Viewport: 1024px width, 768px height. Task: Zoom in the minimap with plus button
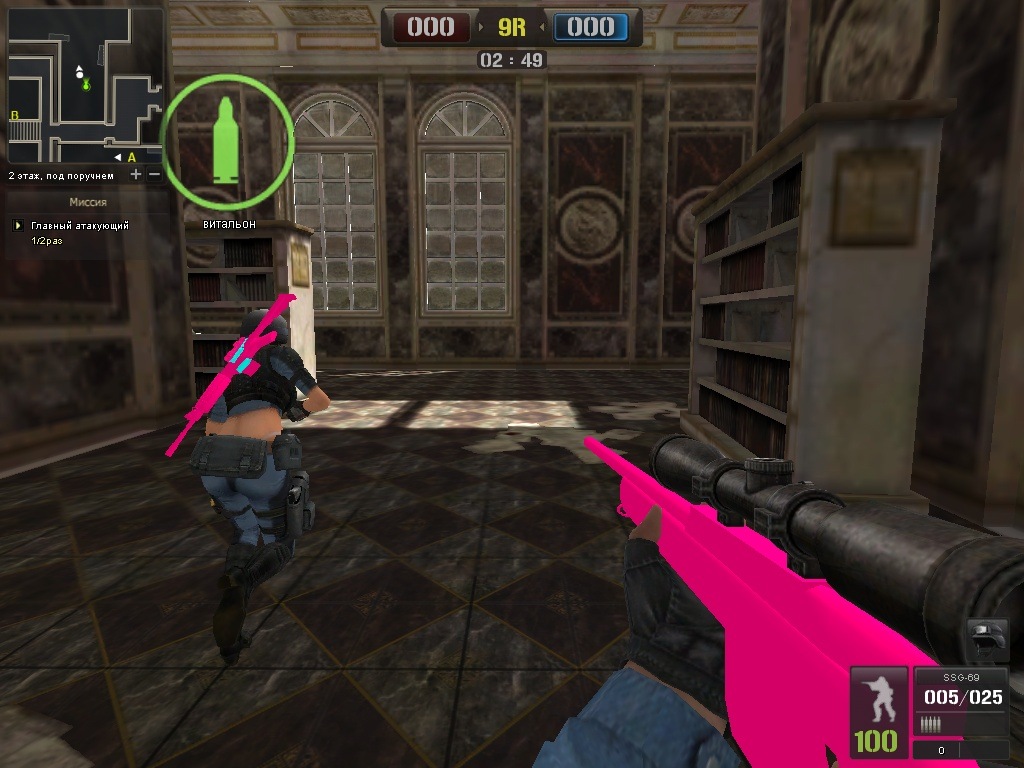pos(136,175)
